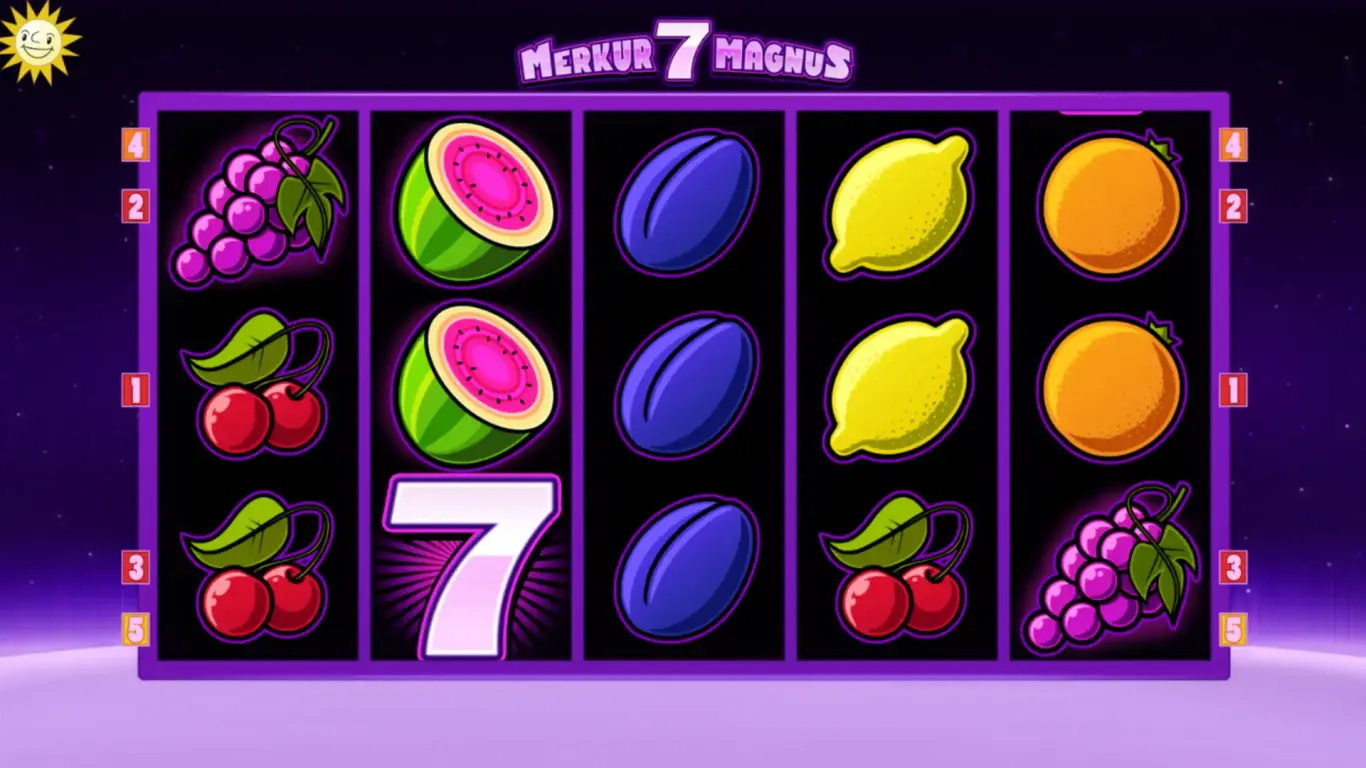Toggle payline 4 marker on the right border
The image size is (1366, 768).
pos(1233,143)
